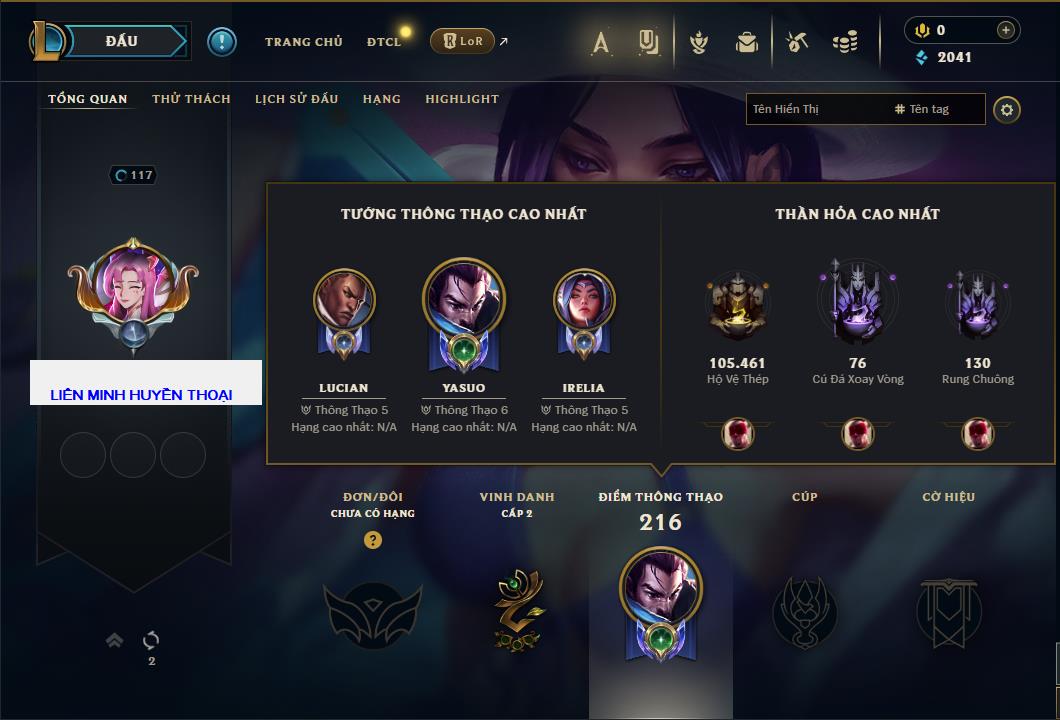Screen dimensions: 1060x720
Task: Select the Lucian mastery portrait
Action: (343, 302)
